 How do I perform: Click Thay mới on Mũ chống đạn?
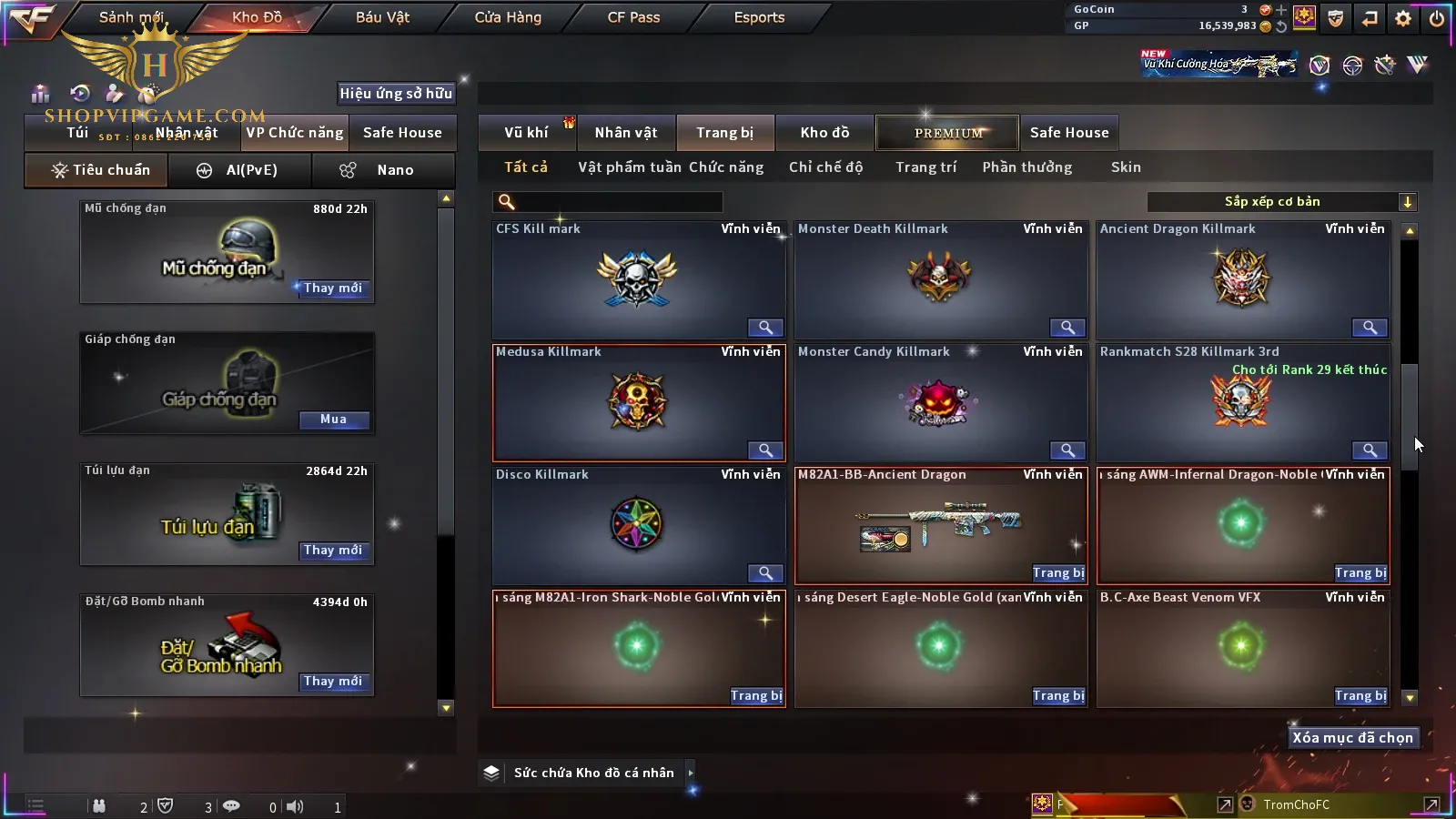[x=333, y=288]
